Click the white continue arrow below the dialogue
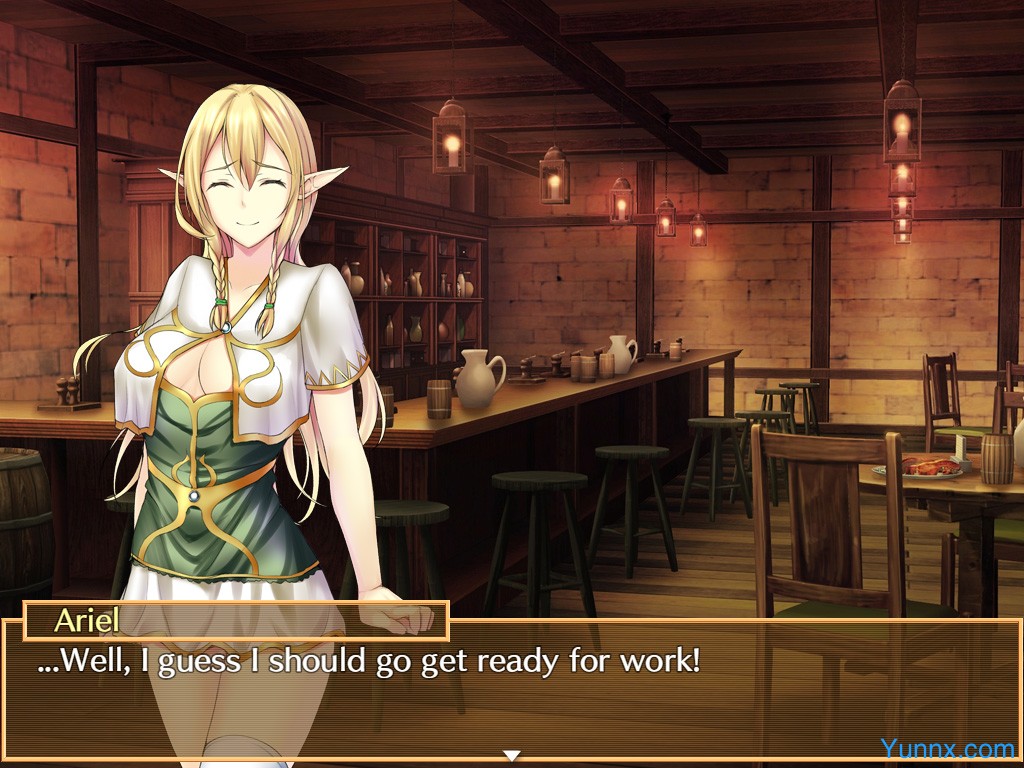This screenshot has height=768, width=1024. coord(511,755)
